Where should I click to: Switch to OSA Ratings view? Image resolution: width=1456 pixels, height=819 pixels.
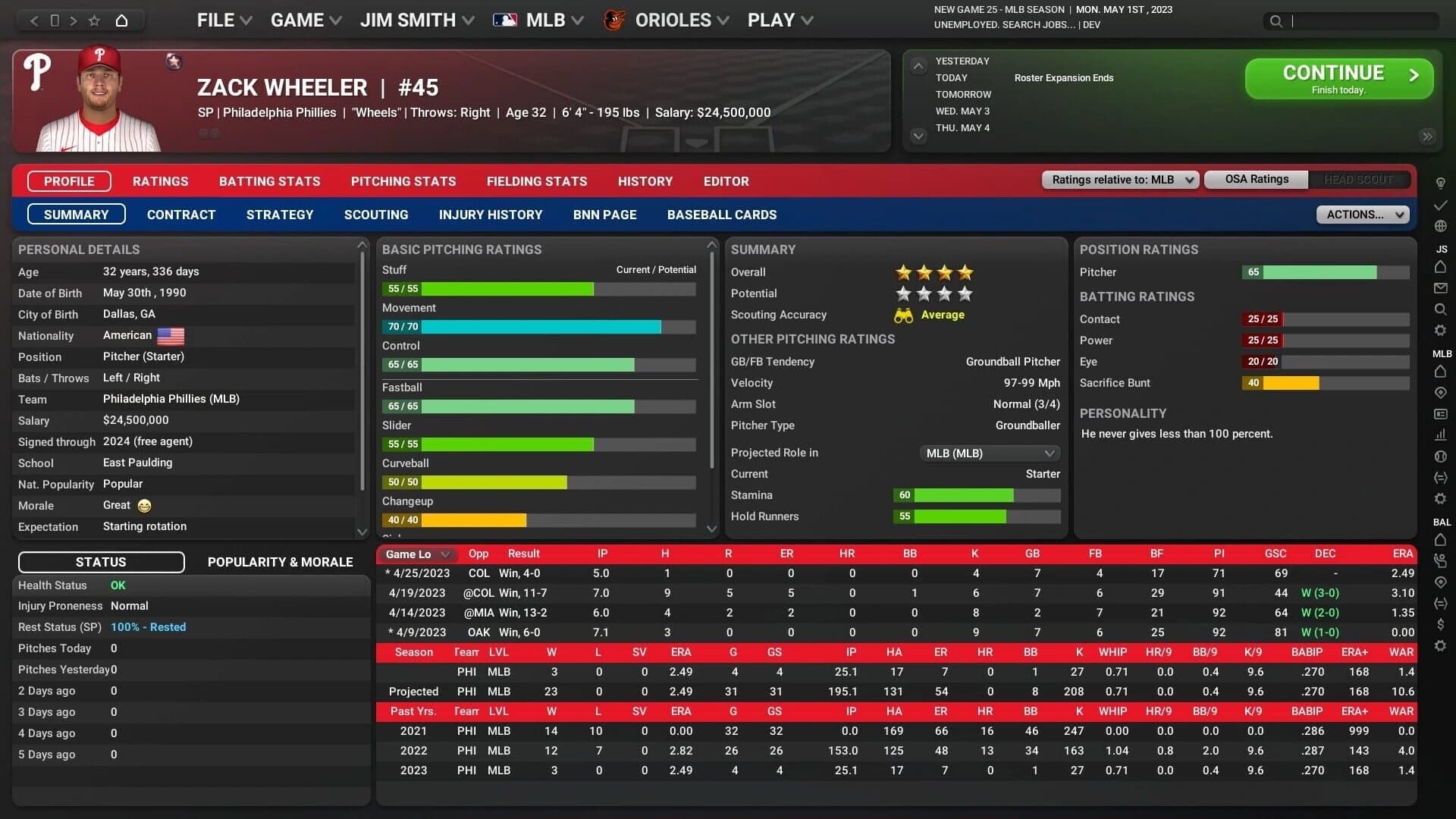coord(1255,179)
